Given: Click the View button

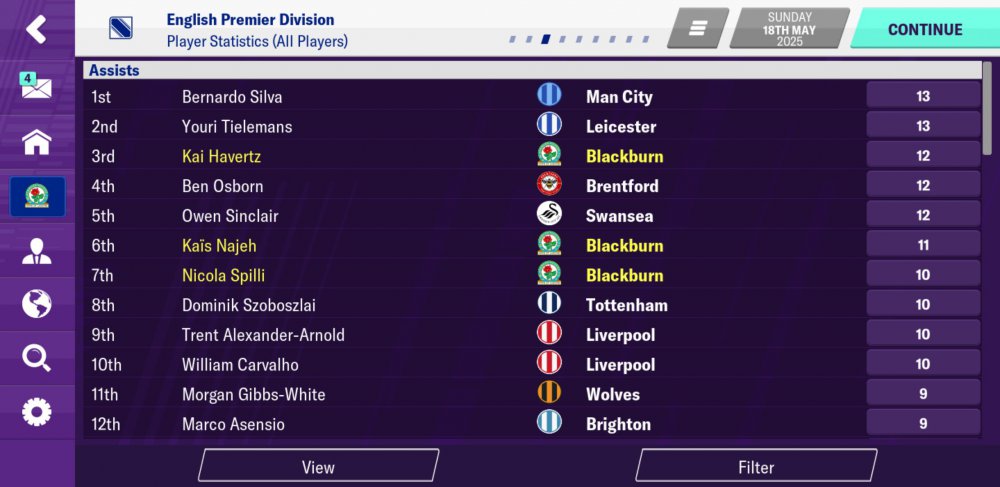Looking at the screenshot, I should pos(318,467).
